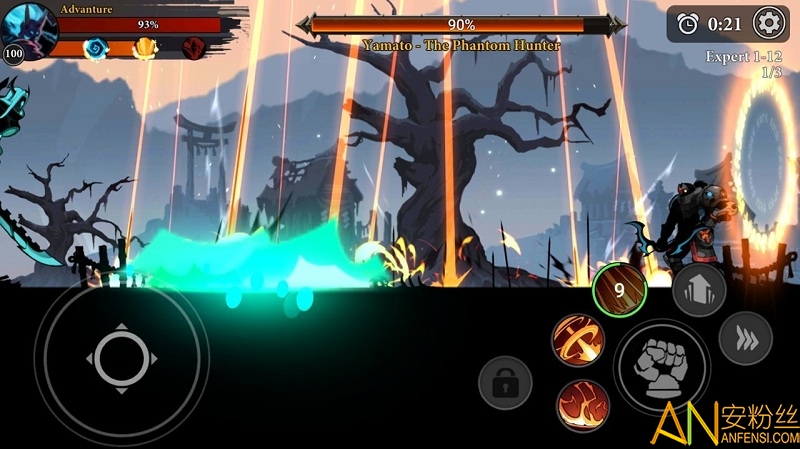The height and width of the screenshot is (449, 800).
Task: Tap the locked padlock skill slot
Action: tap(504, 382)
